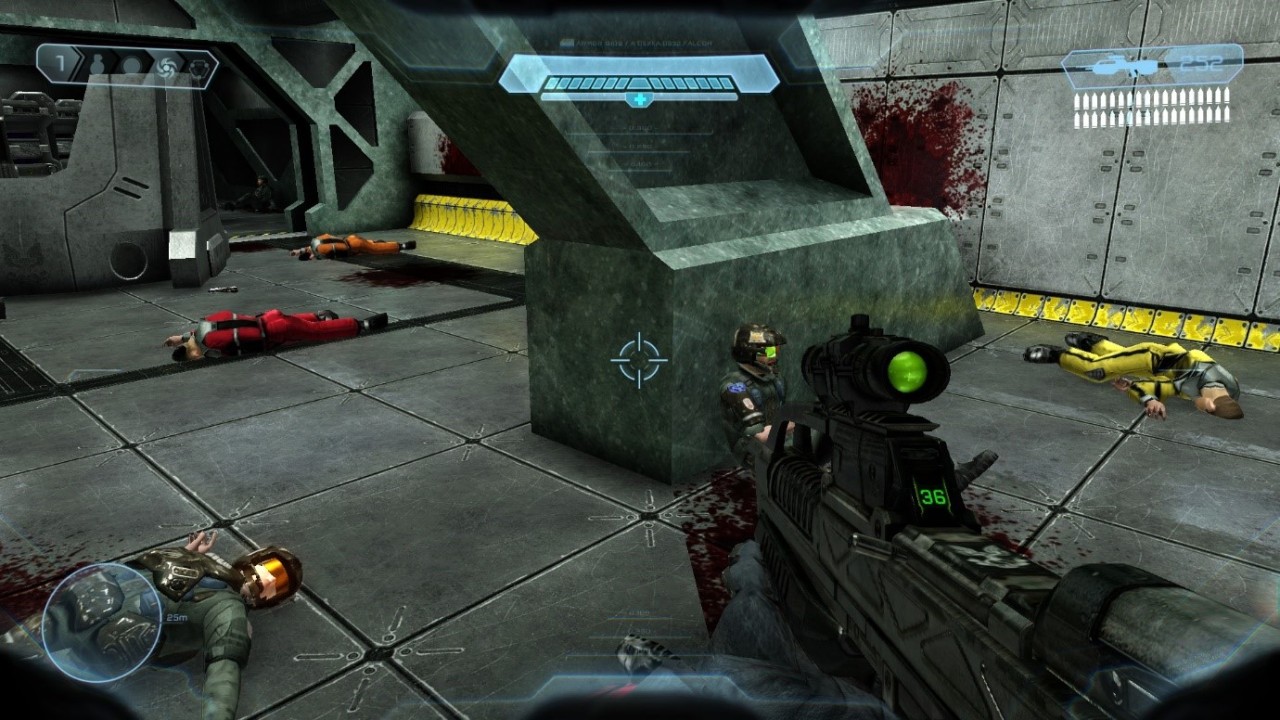Click the equipped rifle weapon icon

tap(1122, 68)
